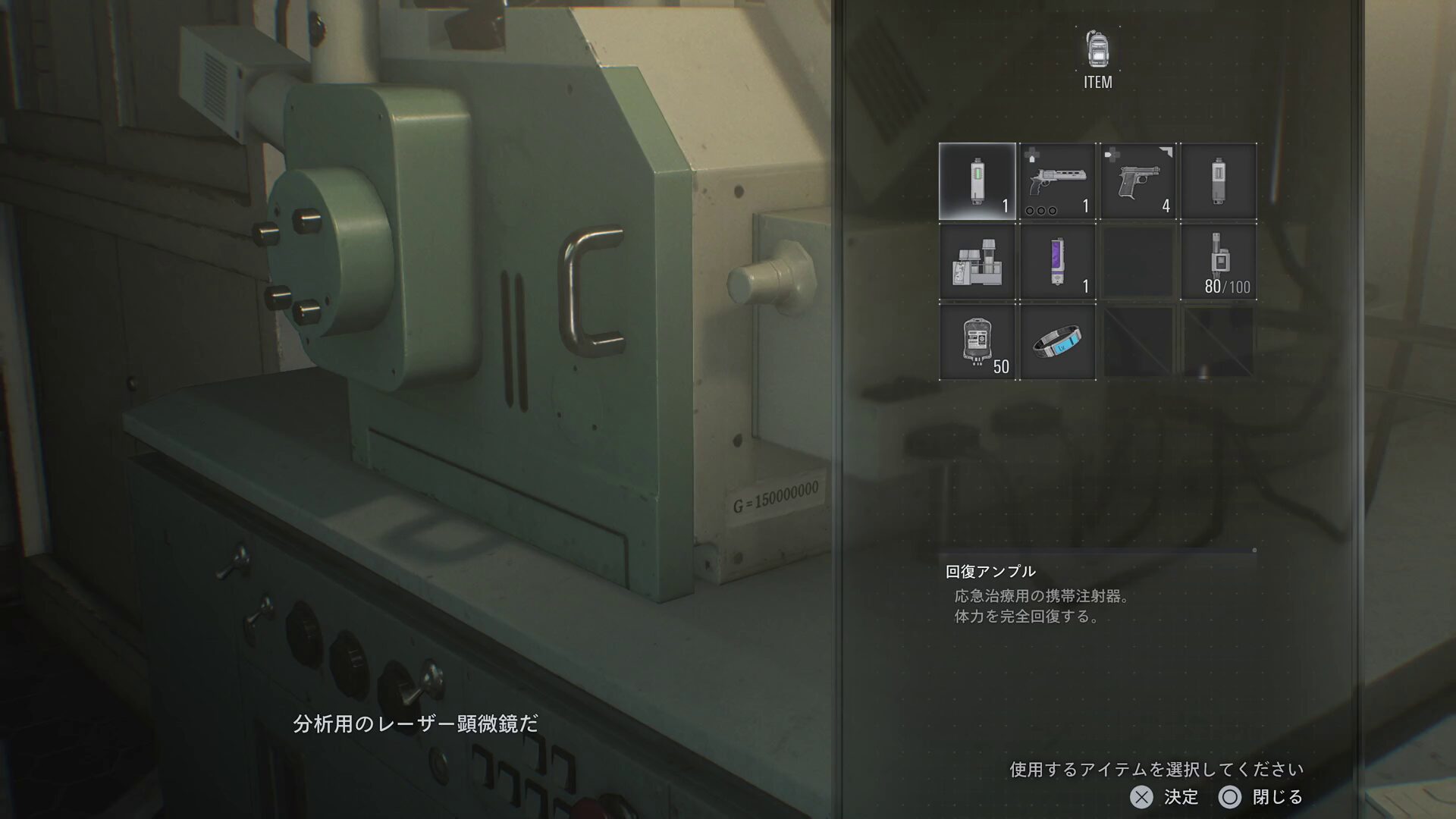Select the green recovery ampoule slot
This screenshot has width=1456, height=819.
977,181
